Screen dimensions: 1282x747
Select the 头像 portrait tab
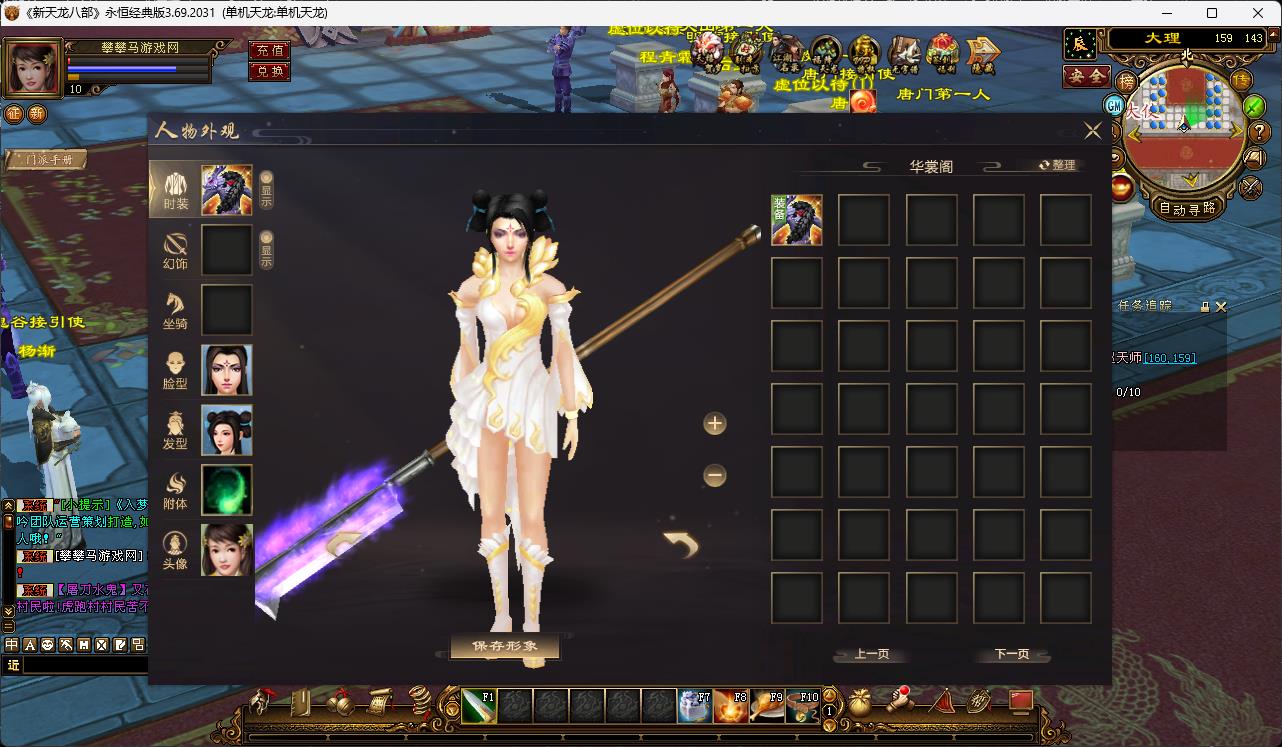tap(175, 550)
